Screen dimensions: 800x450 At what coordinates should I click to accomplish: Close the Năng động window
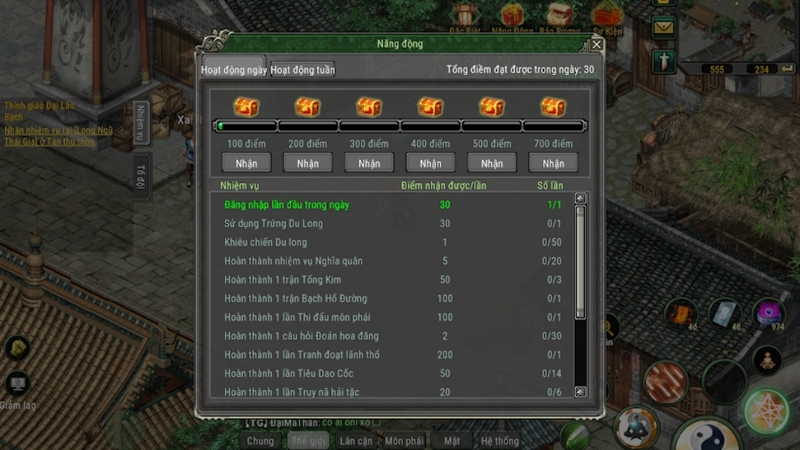click(597, 44)
